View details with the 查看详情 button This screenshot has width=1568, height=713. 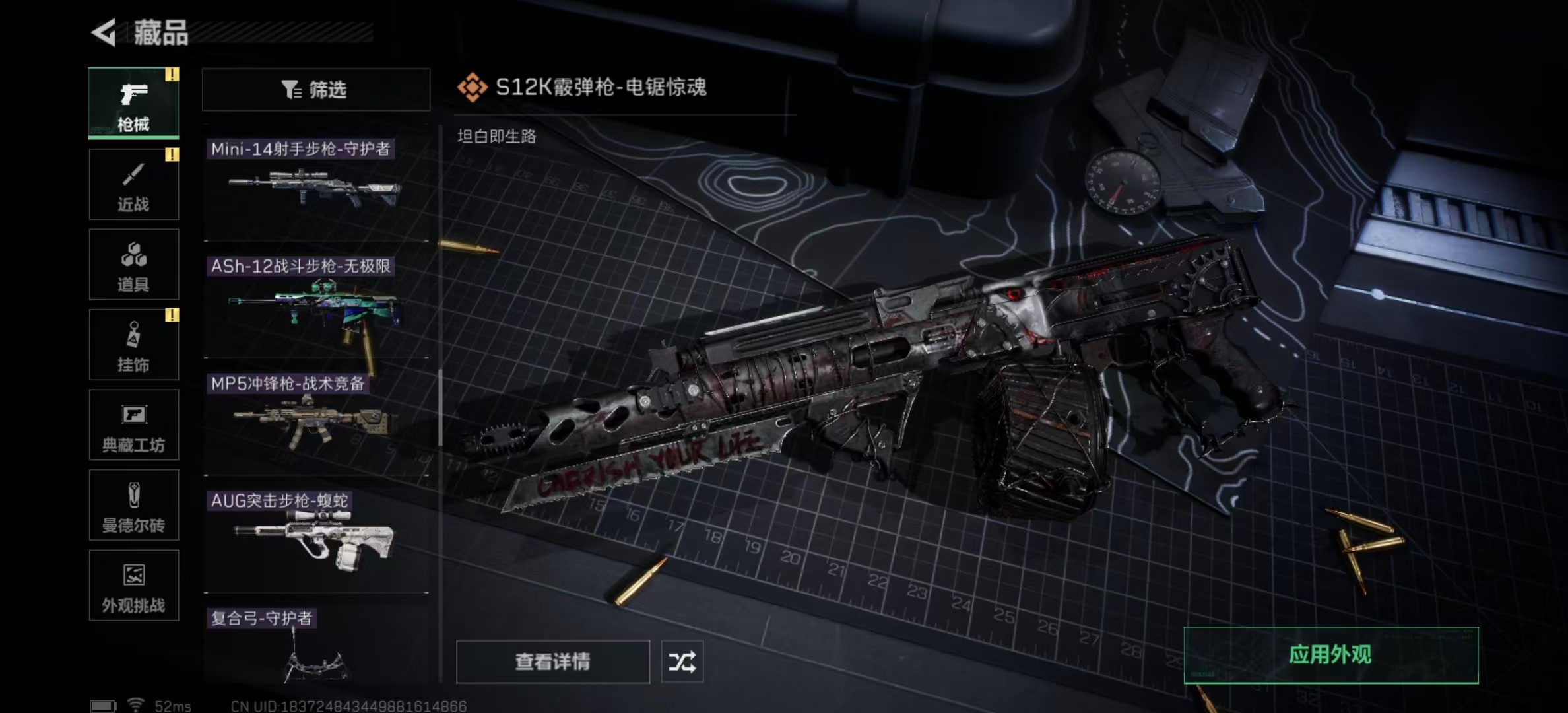(552, 662)
